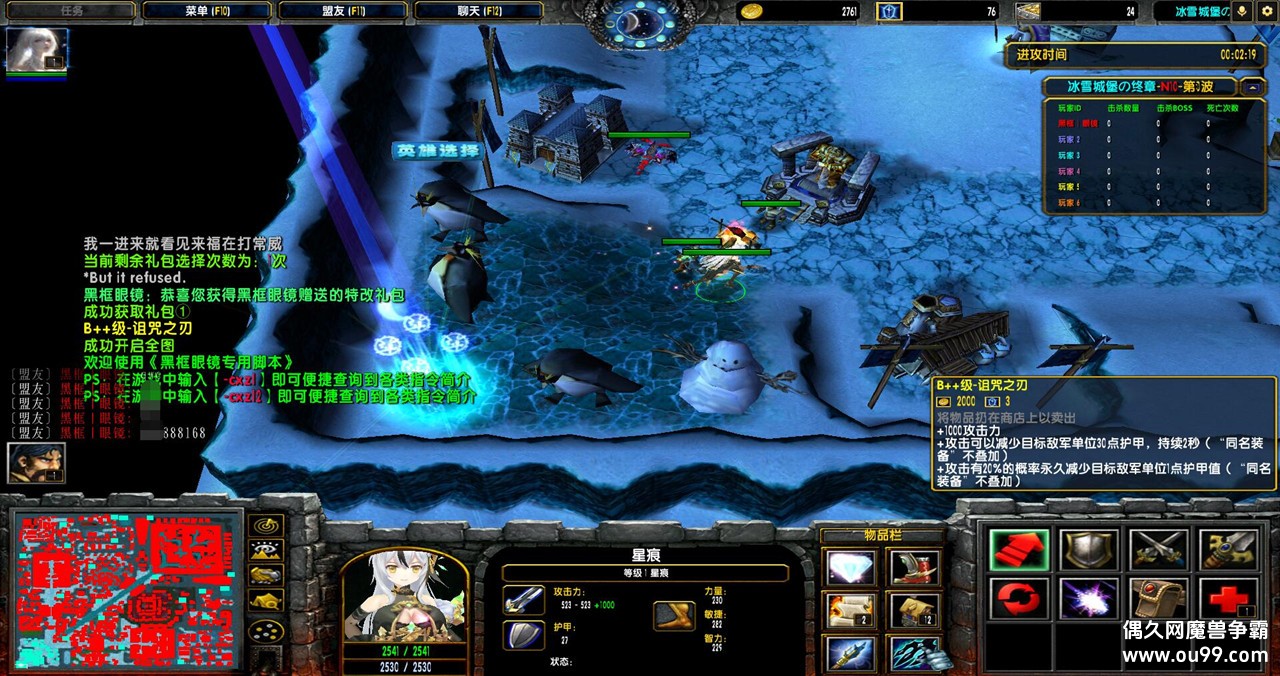Select the diamond item in inventory

pos(850,568)
